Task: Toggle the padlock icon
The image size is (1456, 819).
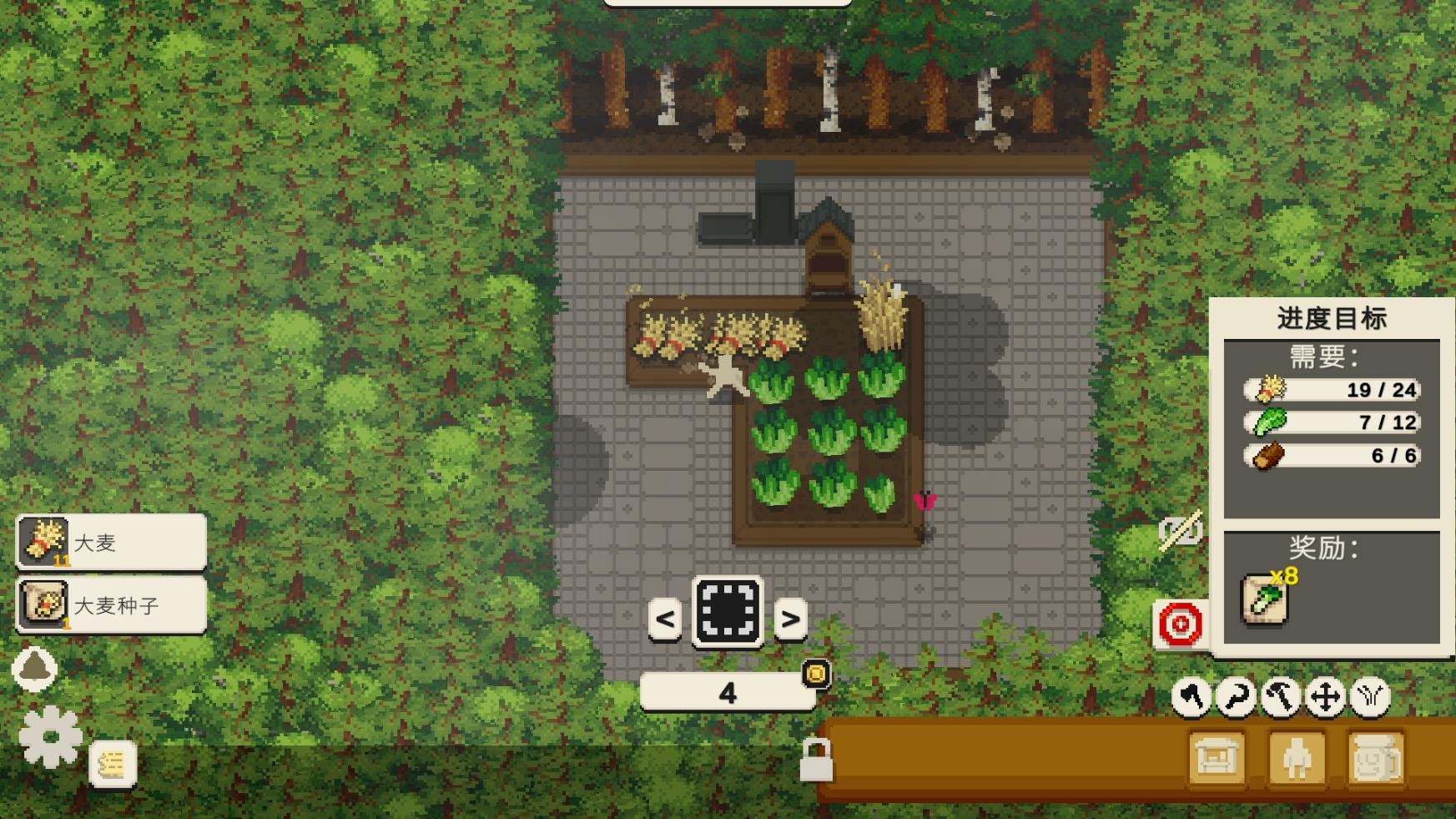Action: click(815, 760)
